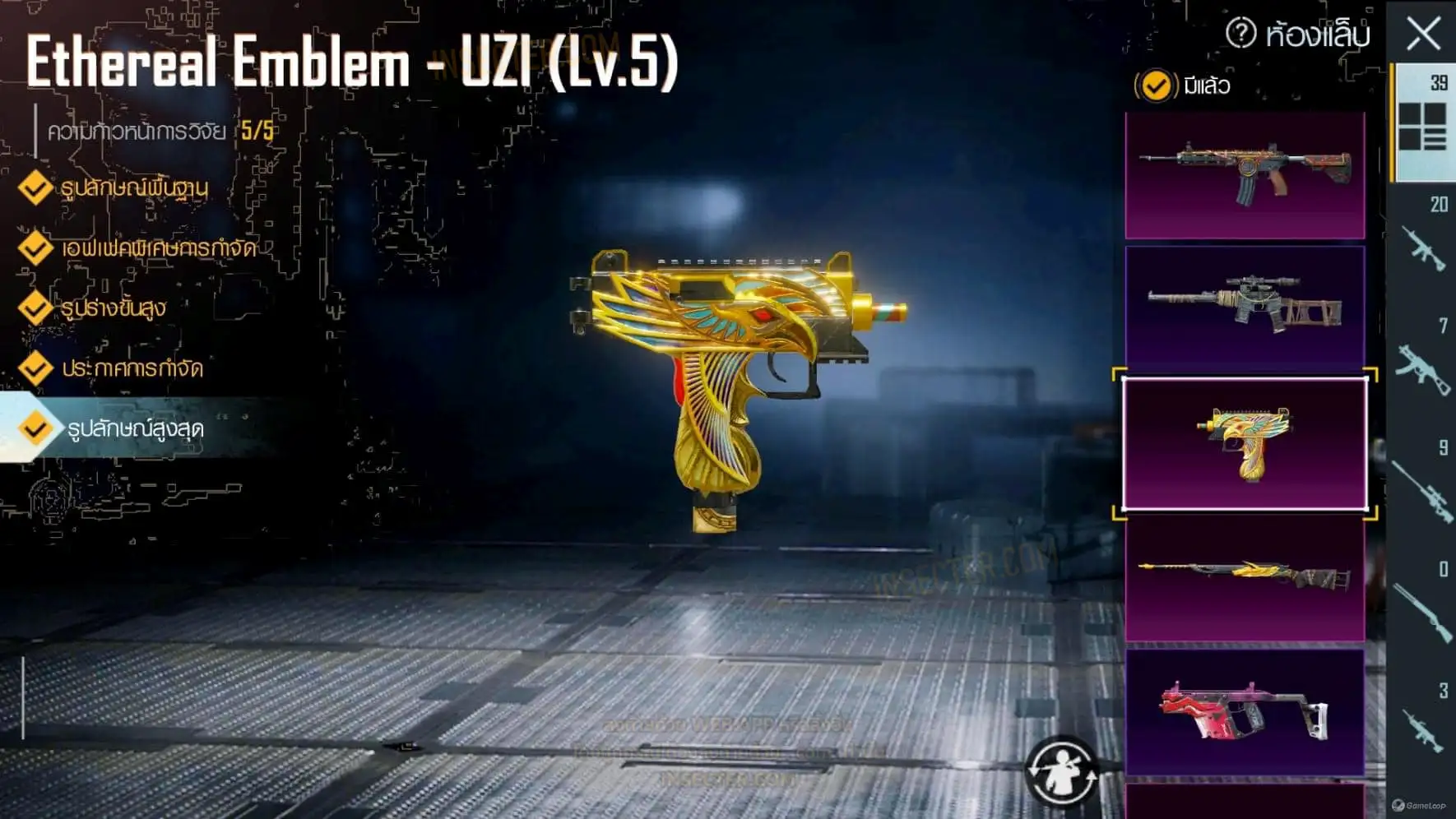View the ประกาศการกำจัด upgrade level

(132, 368)
